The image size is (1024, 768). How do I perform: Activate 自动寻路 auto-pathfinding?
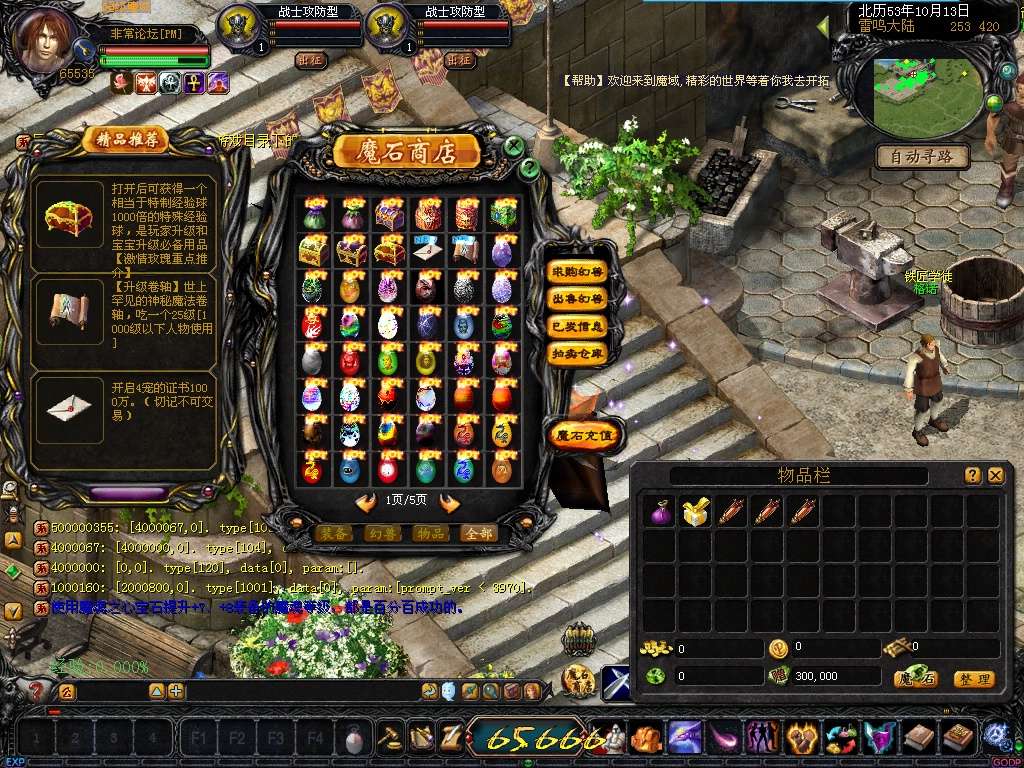coord(922,156)
